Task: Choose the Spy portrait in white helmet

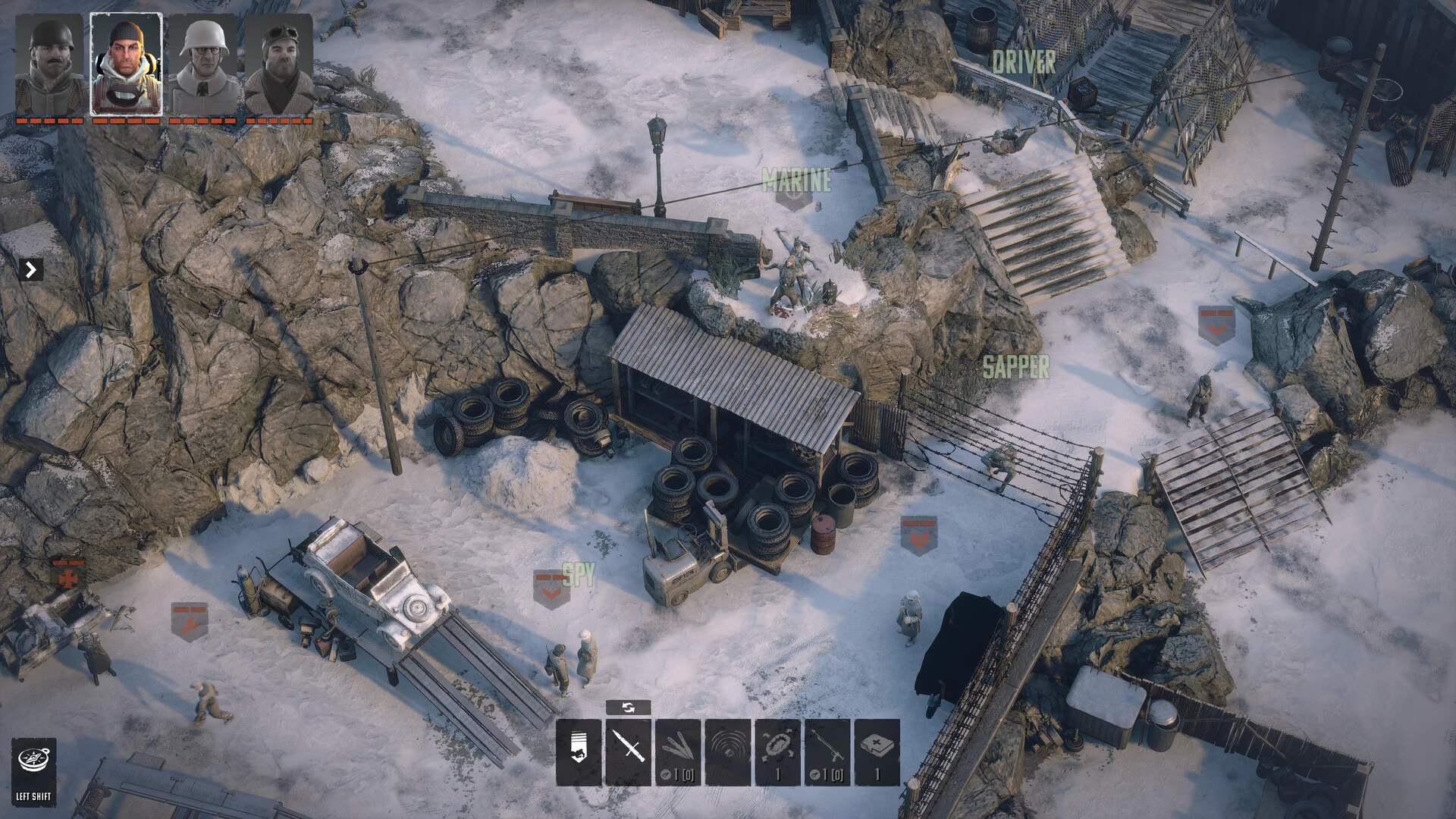Action: click(202, 65)
